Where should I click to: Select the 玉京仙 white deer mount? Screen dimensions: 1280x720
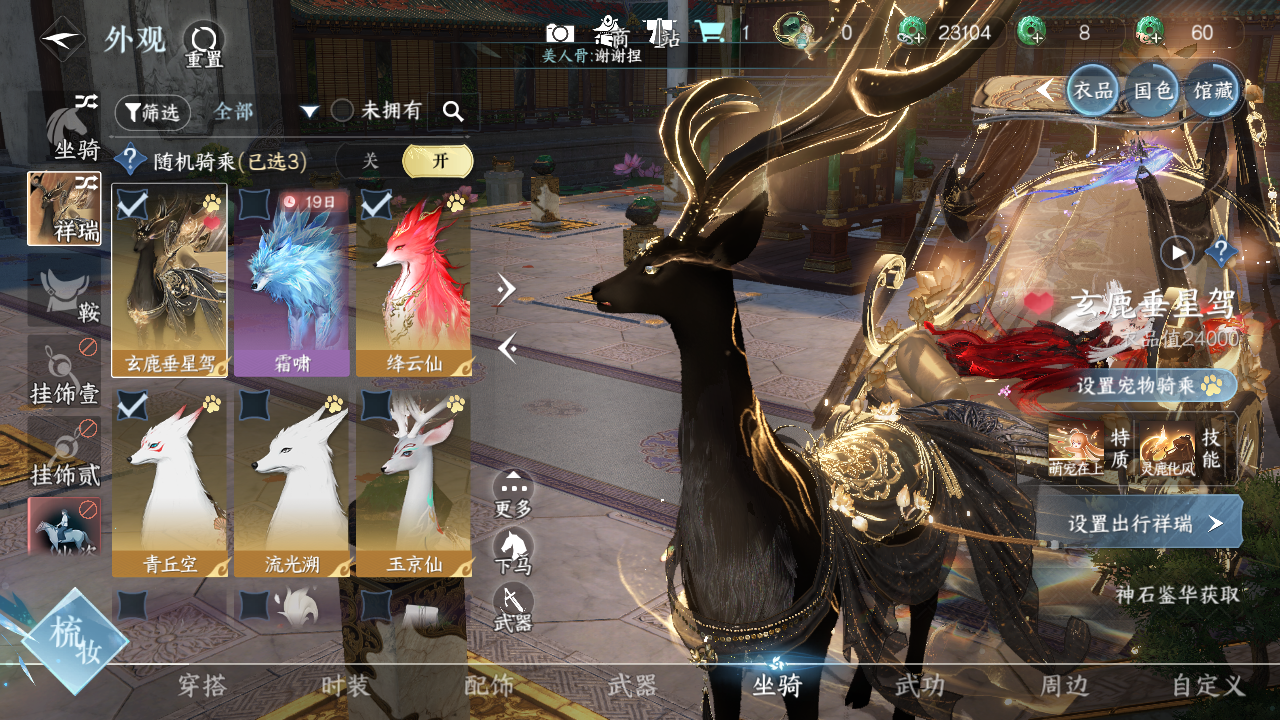coord(413,482)
